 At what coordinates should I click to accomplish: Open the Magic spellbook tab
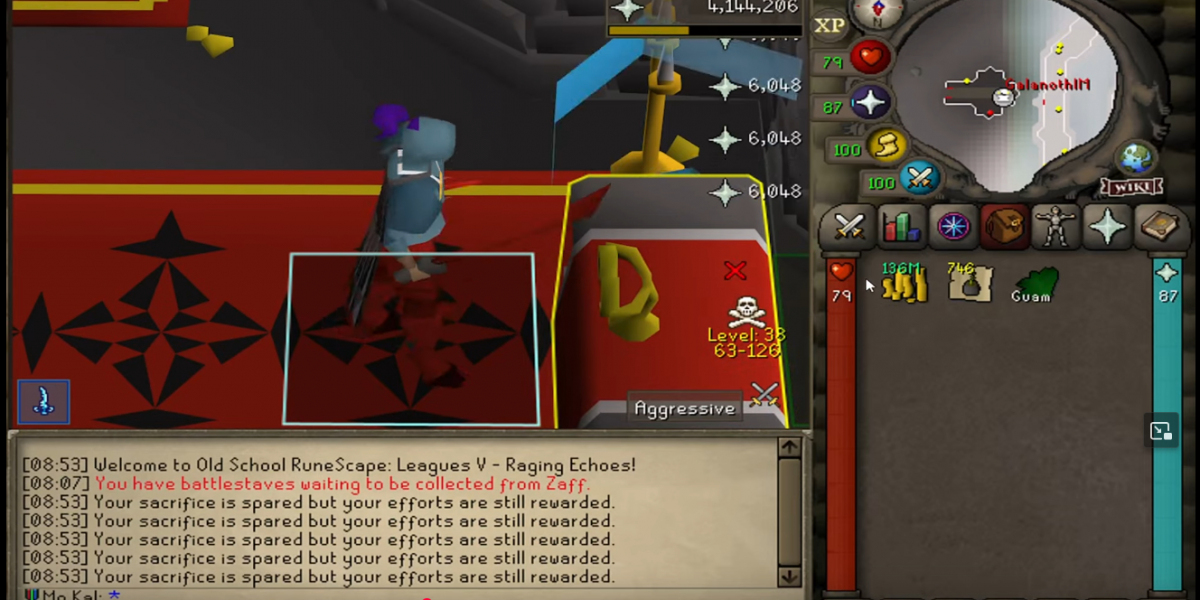pos(1159,228)
